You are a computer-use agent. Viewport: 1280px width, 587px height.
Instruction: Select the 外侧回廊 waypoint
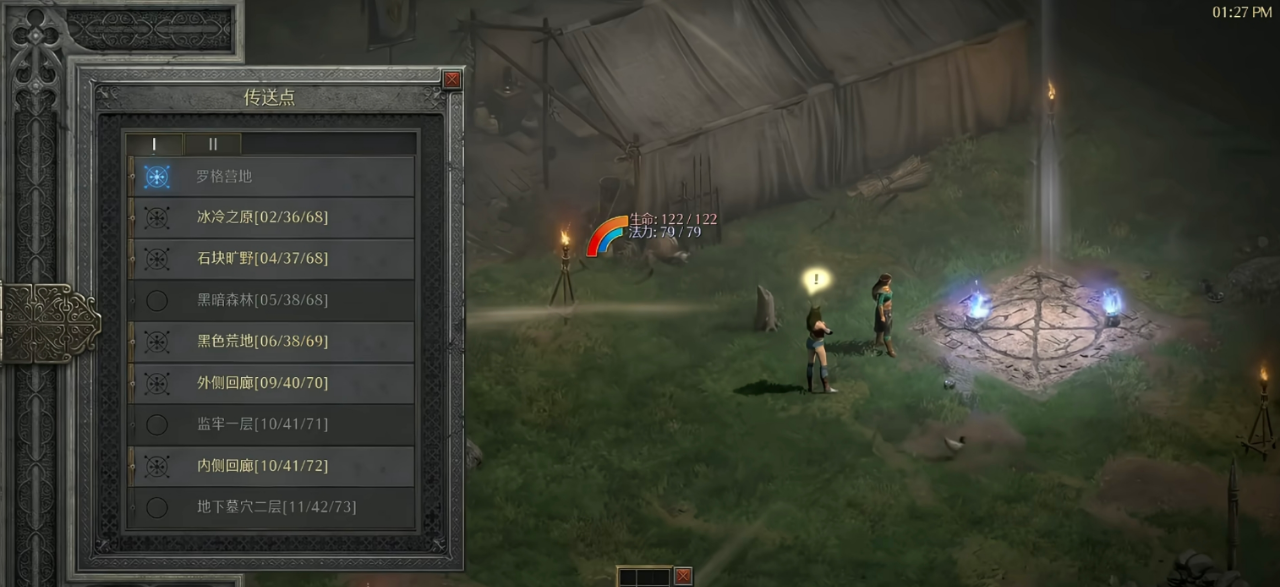[x=272, y=383]
